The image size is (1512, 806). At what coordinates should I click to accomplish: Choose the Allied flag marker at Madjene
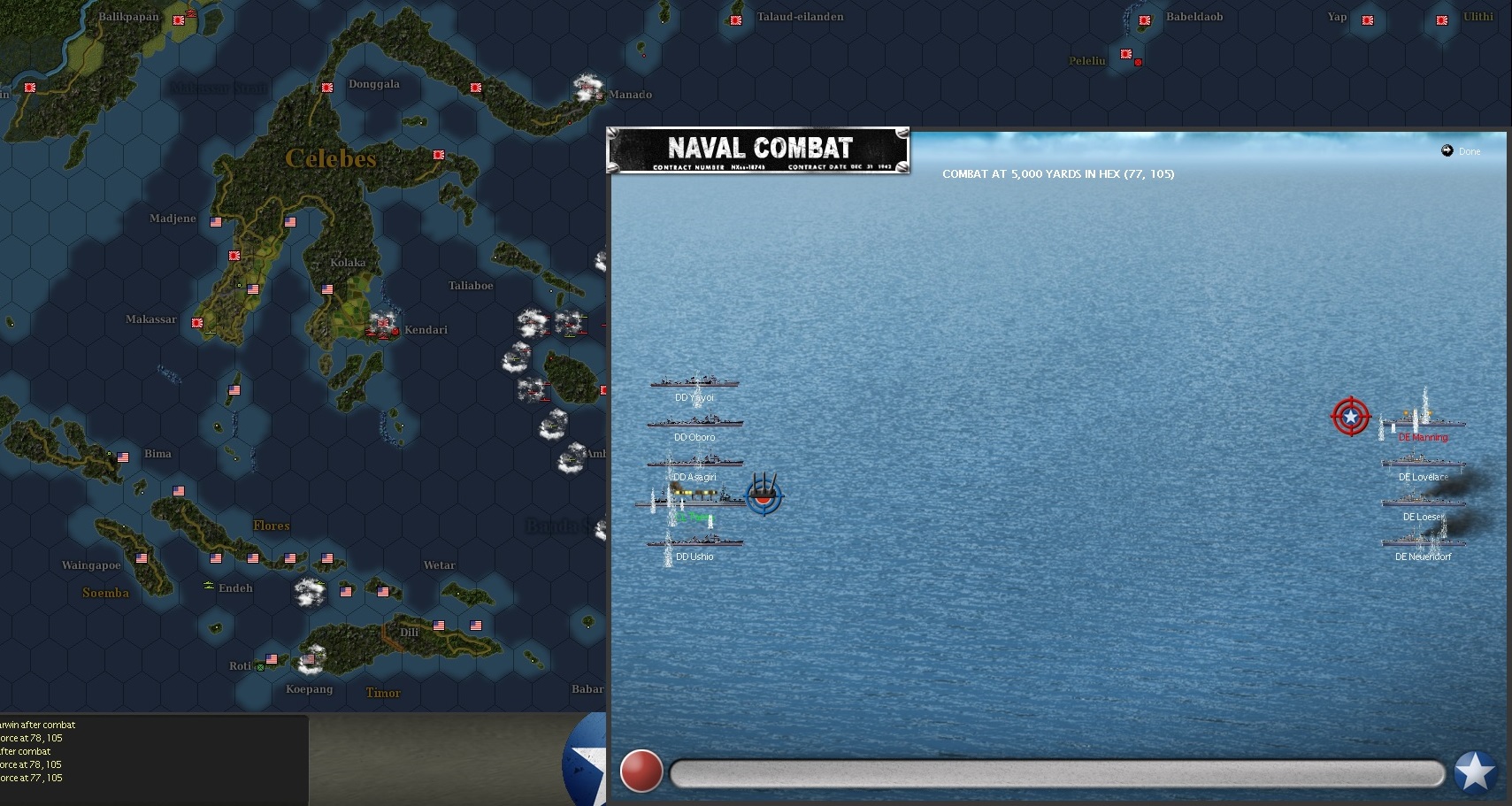click(x=216, y=222)
